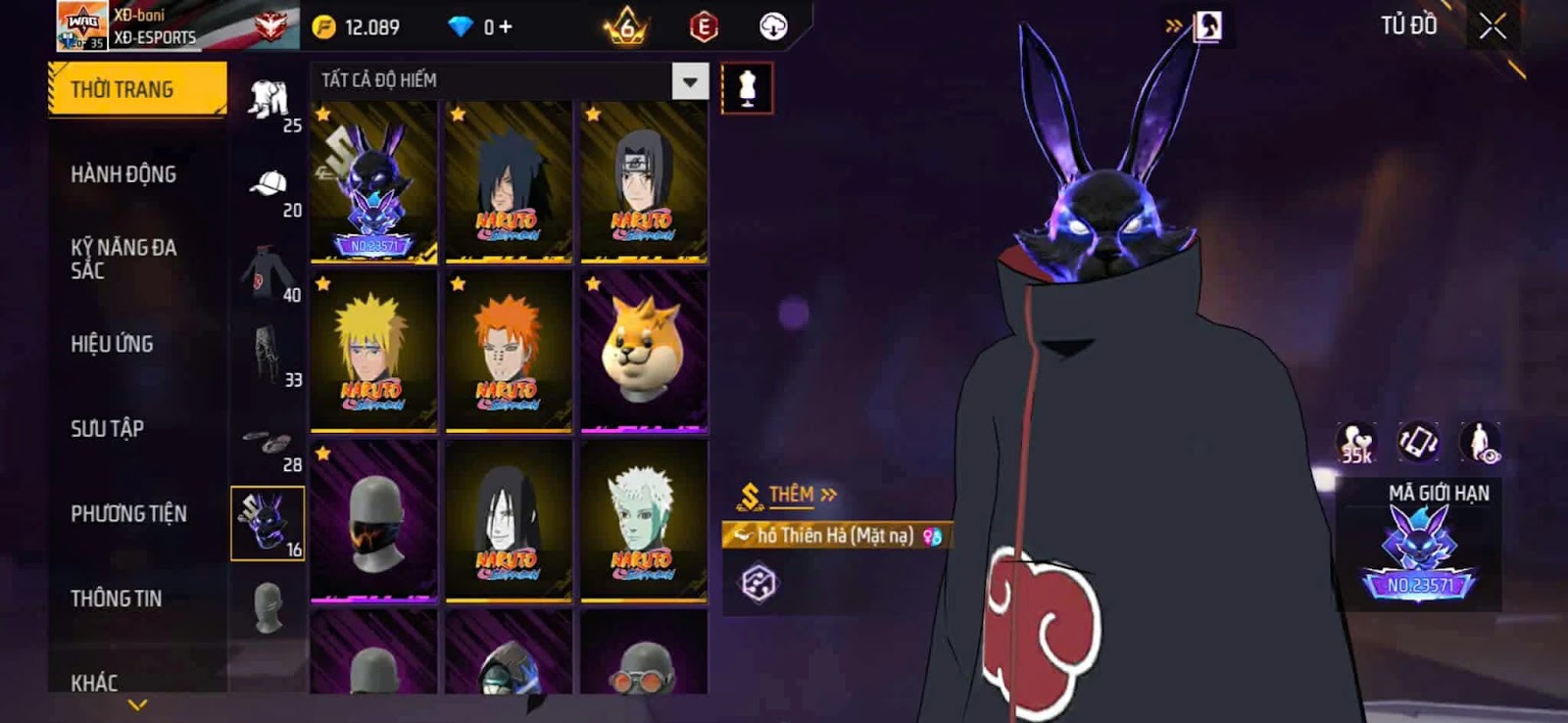Equip the orange-haired Pain head item
This screenshot has width=1568, height=723.
(x=508, y=351)
